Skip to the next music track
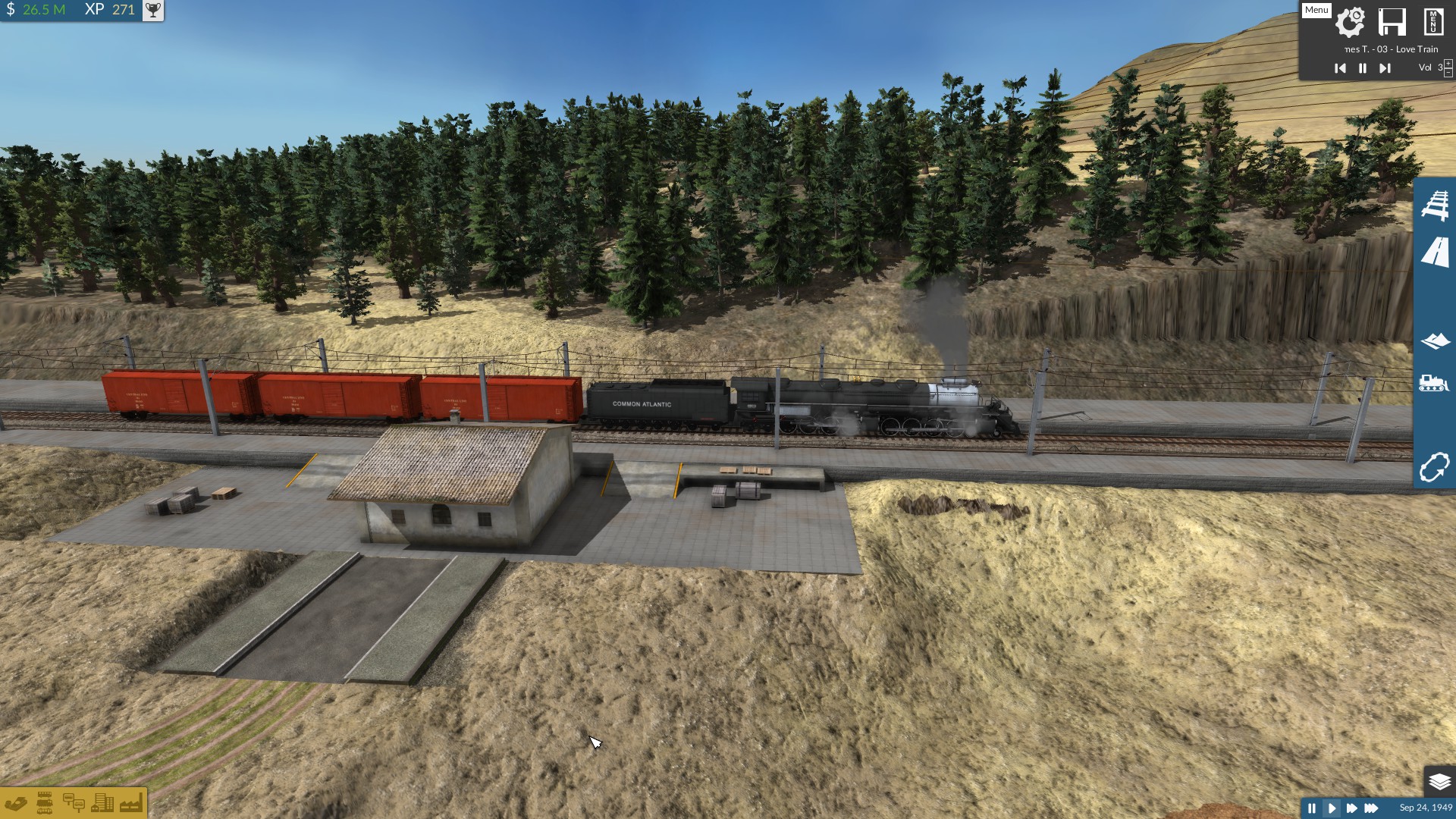This screenshot has width=1456, height=819. (1385, 68)
